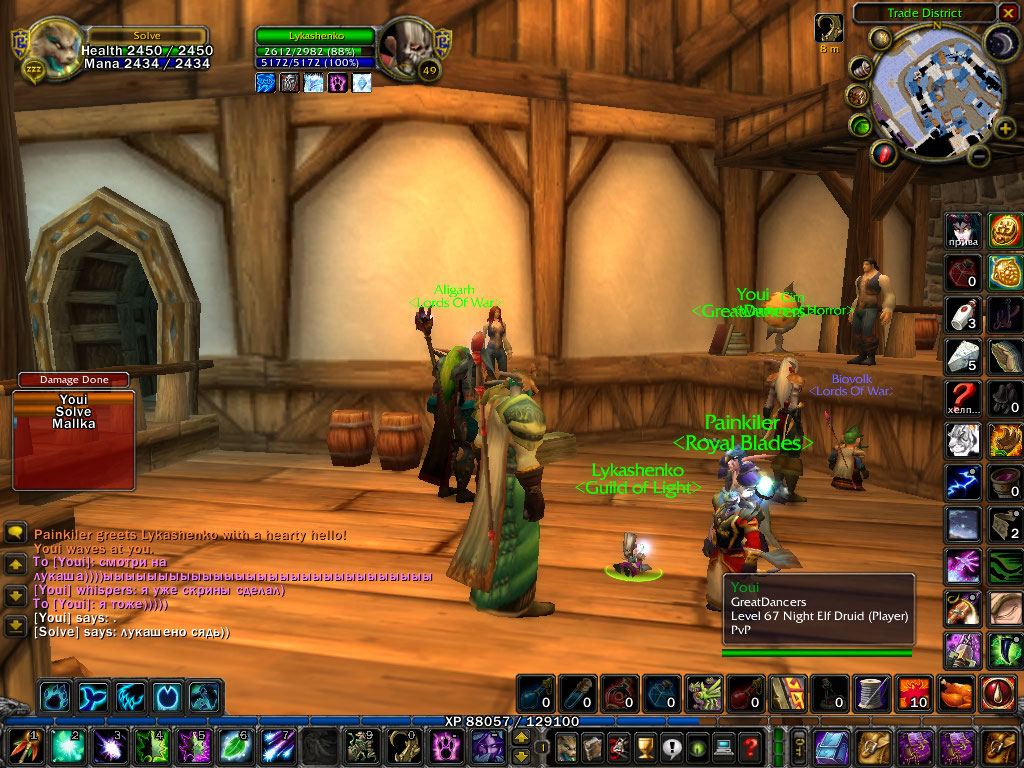Cast the blue lightning spell on side bar
Image resolution: width=1024 pixels, height=768 pixels.
(962, 481)
